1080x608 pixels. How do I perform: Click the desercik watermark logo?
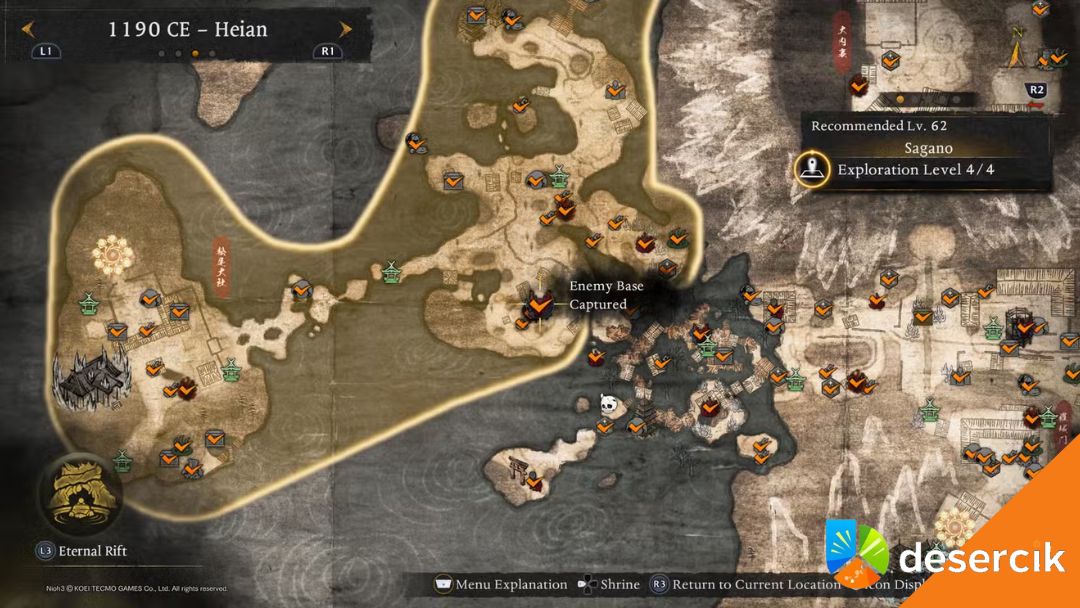[945, 557]
